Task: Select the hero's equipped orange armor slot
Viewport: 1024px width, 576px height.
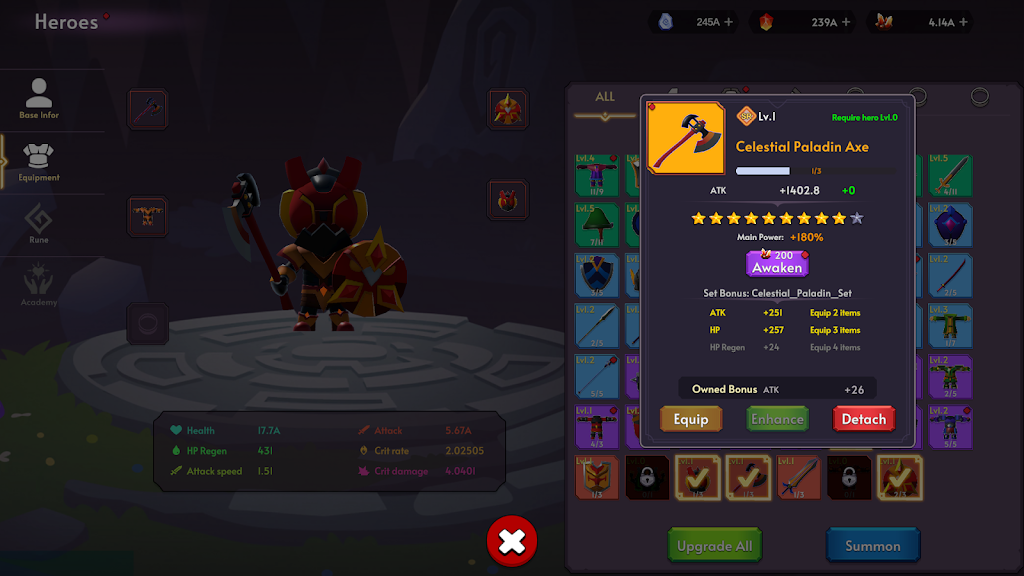Action: pos(147,215)
